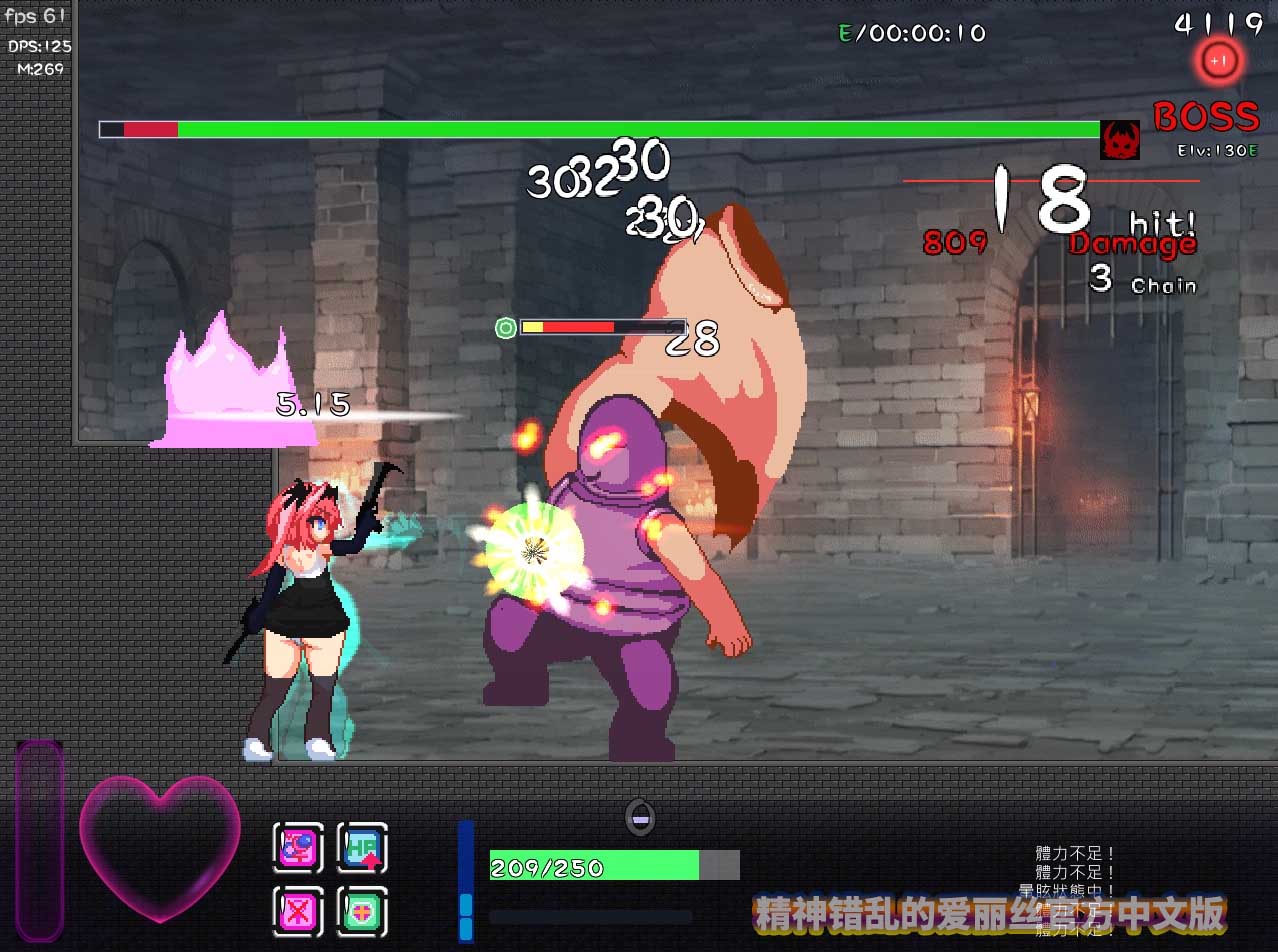Trigger the green heart-cross heal skill icon

(362, 911)
